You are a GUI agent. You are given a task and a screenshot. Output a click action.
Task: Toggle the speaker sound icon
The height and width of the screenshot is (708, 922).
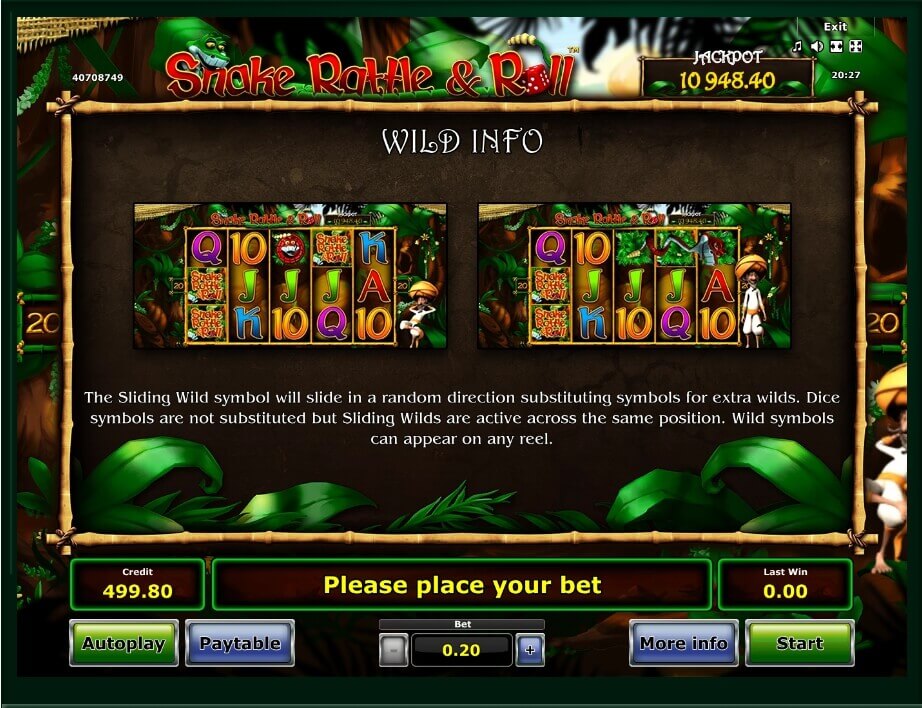[x=817, y=46]
